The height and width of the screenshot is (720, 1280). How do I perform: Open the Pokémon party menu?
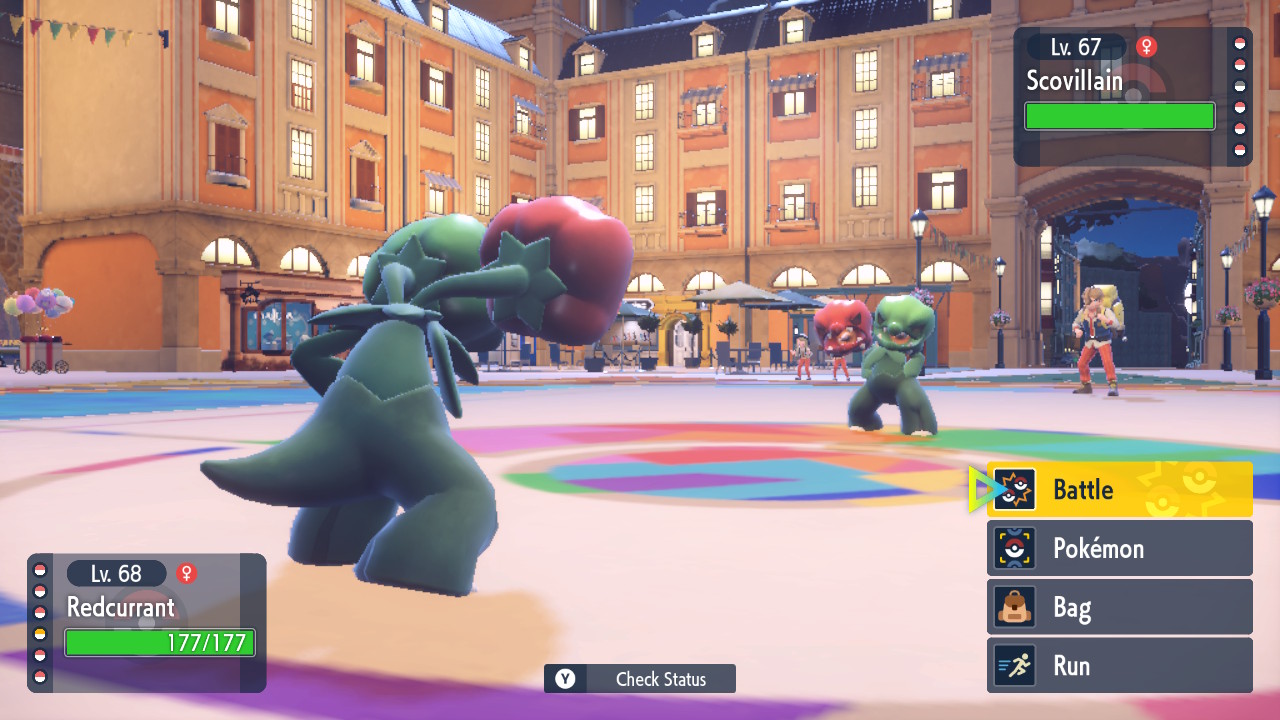click(1119, 548)
